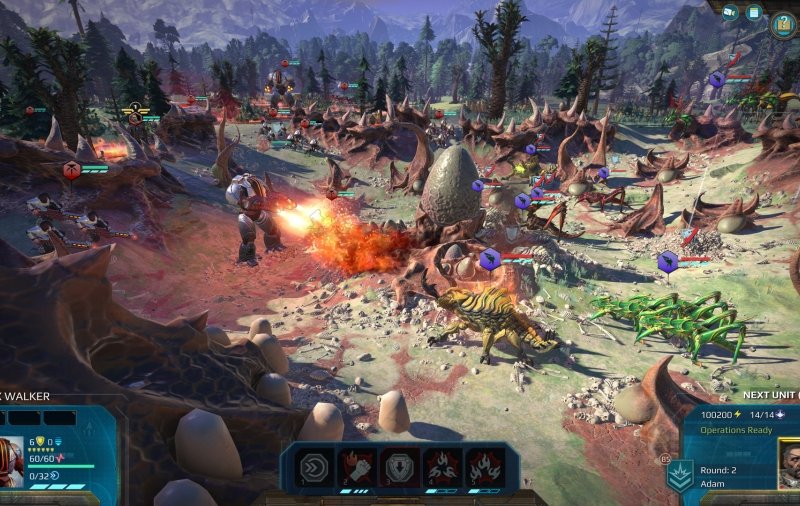Open the menu list button beside the camera
Image resolution: width=800 pixels, height=506 pixels.
pos(755,13)
